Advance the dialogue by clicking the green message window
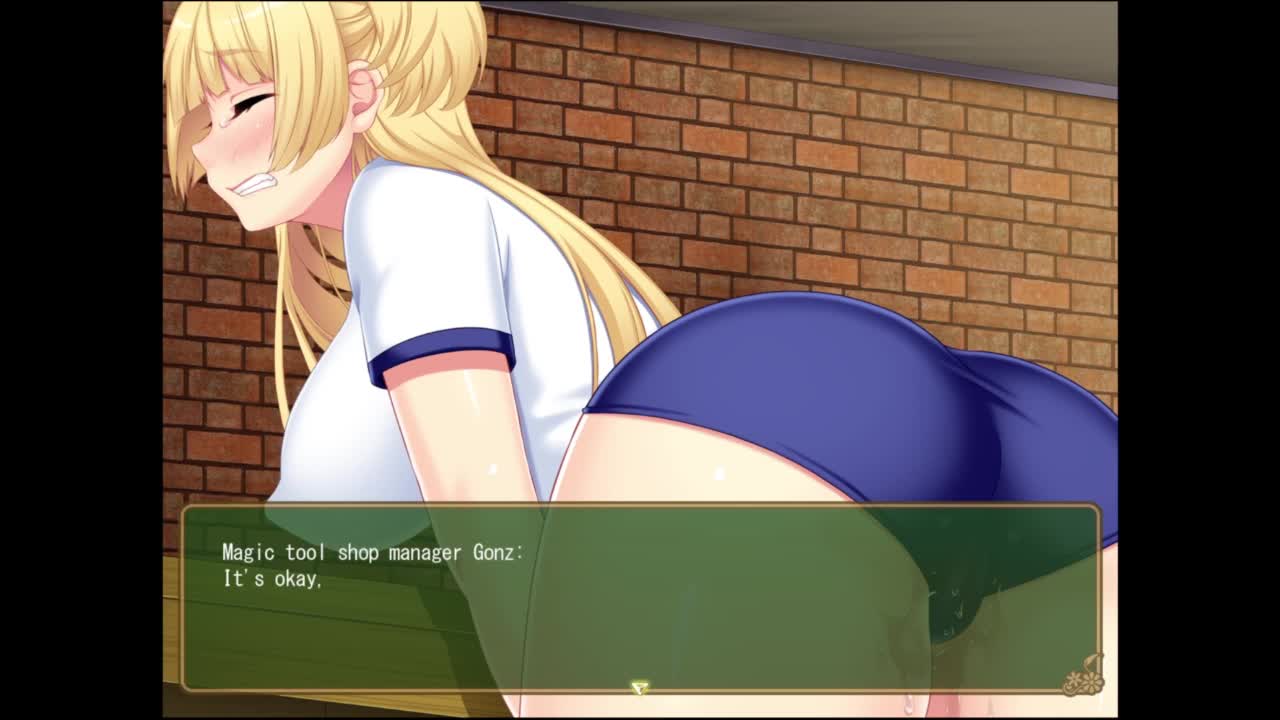The width and height of the screenshot is (1280, 720). [640, 598]
